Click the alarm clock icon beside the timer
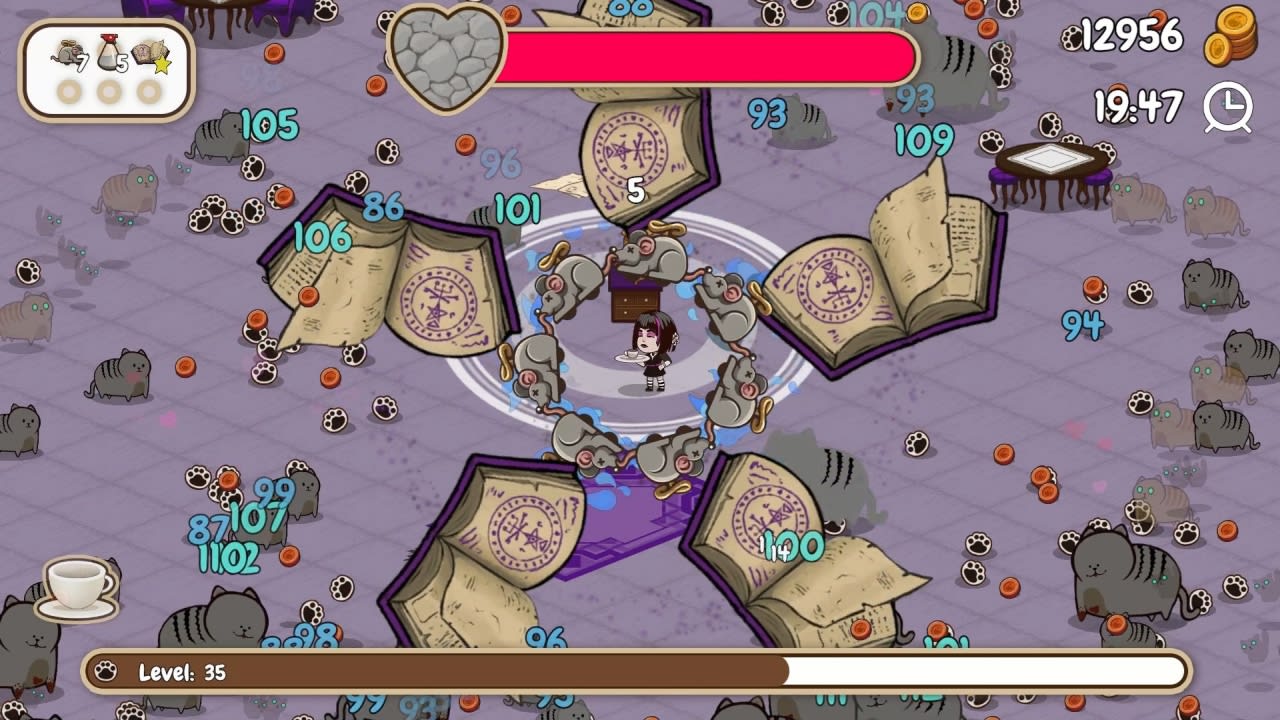This screenshot has width=1280, height=720. click(1231, 108)
